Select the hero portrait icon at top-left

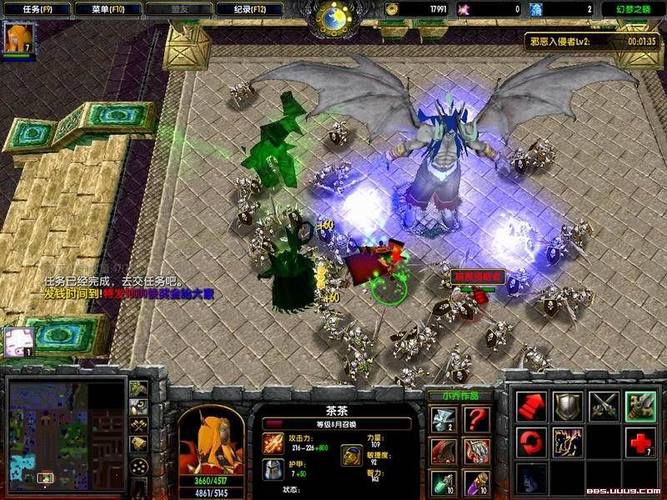(18, 38)
